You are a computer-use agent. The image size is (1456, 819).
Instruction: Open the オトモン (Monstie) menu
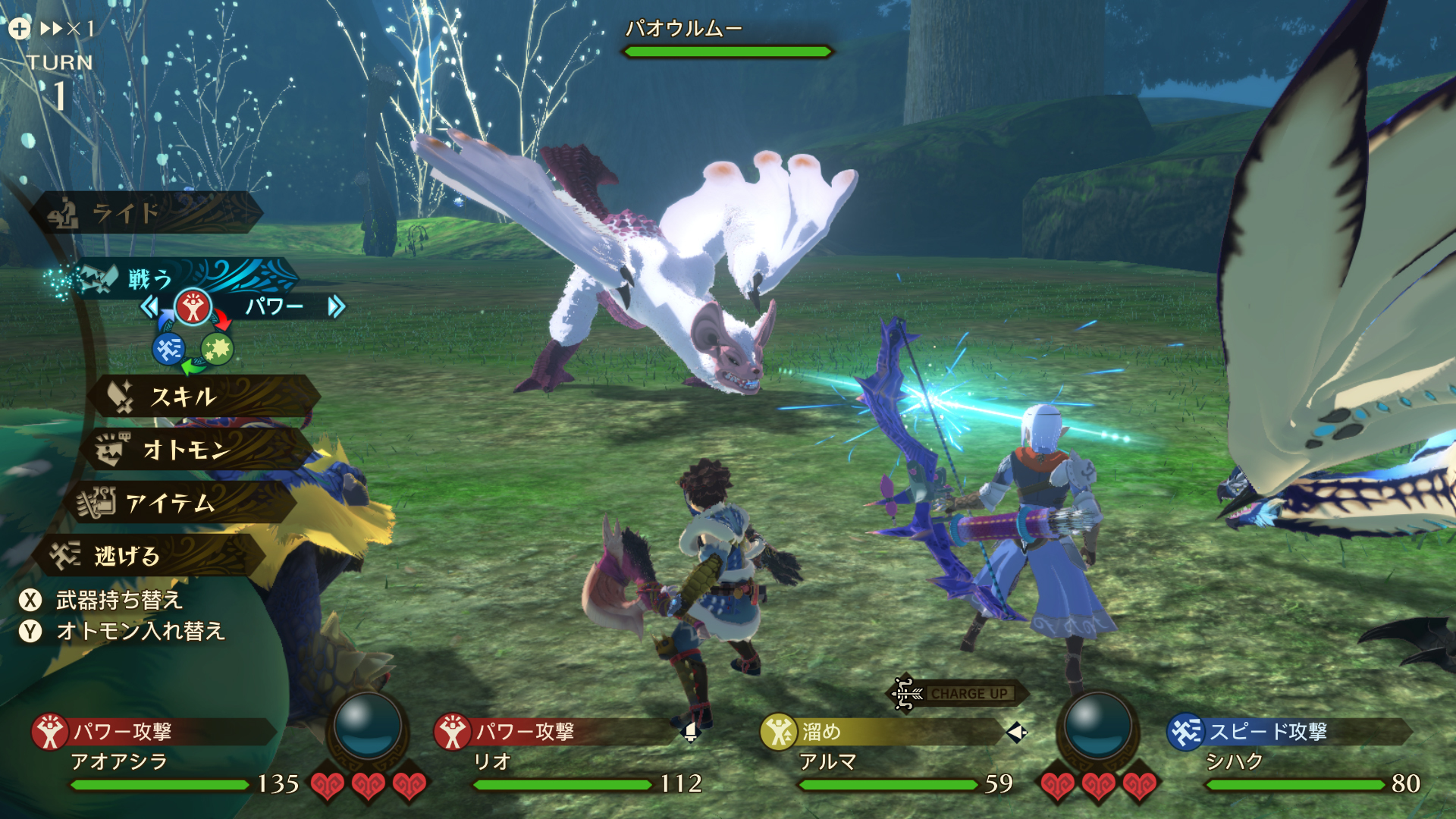point(193,450)
